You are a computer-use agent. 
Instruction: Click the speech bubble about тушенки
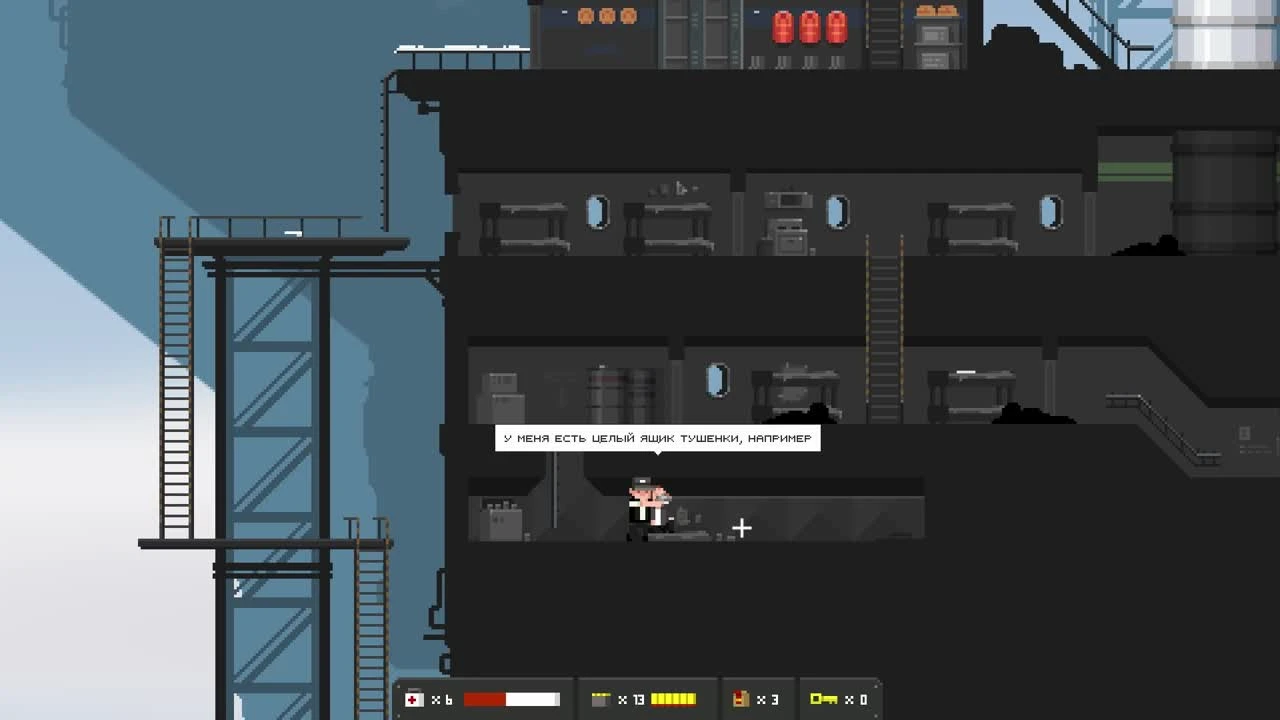click(660, 438)
